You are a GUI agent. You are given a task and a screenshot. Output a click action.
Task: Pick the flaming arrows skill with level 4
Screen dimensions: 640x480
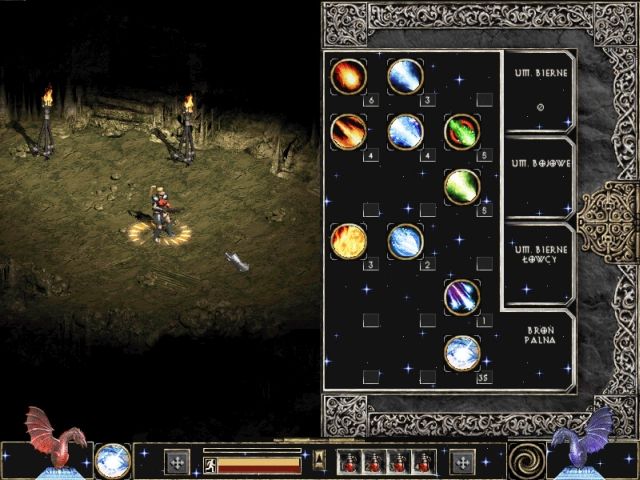tap(348, 131)
